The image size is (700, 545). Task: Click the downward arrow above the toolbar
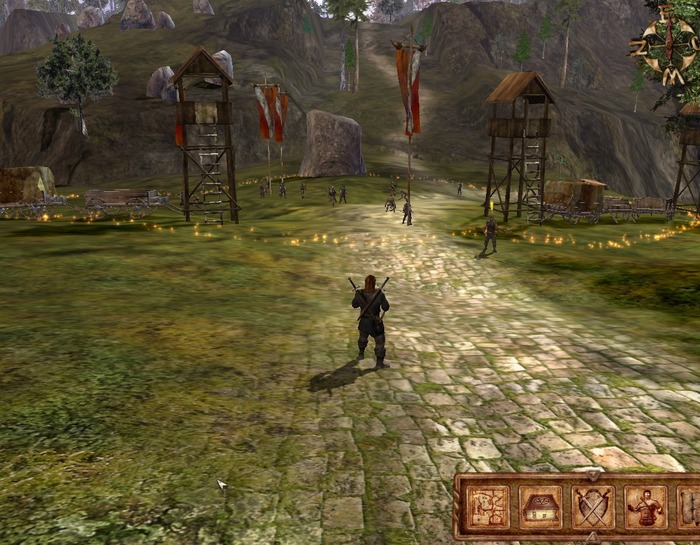[x=592, y=473]
